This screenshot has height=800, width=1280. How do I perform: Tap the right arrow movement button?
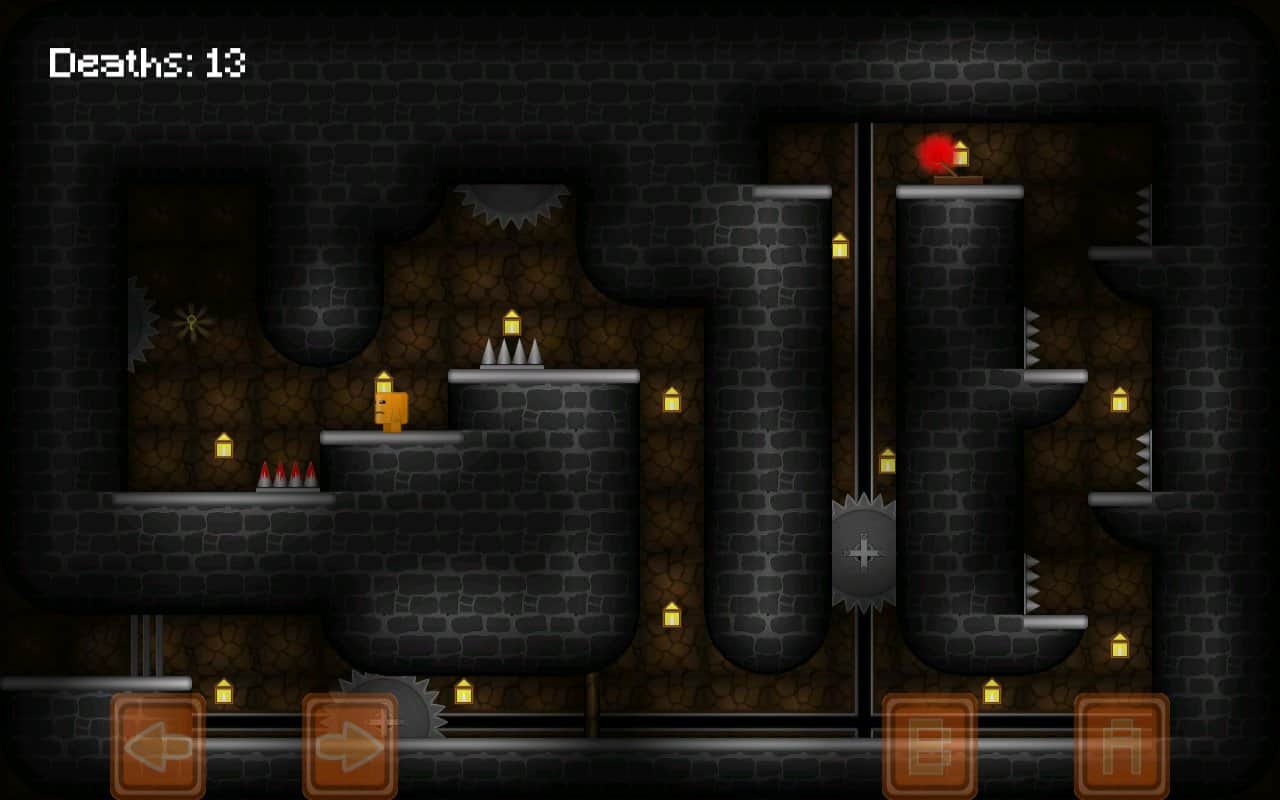click(x=350, y=746)
